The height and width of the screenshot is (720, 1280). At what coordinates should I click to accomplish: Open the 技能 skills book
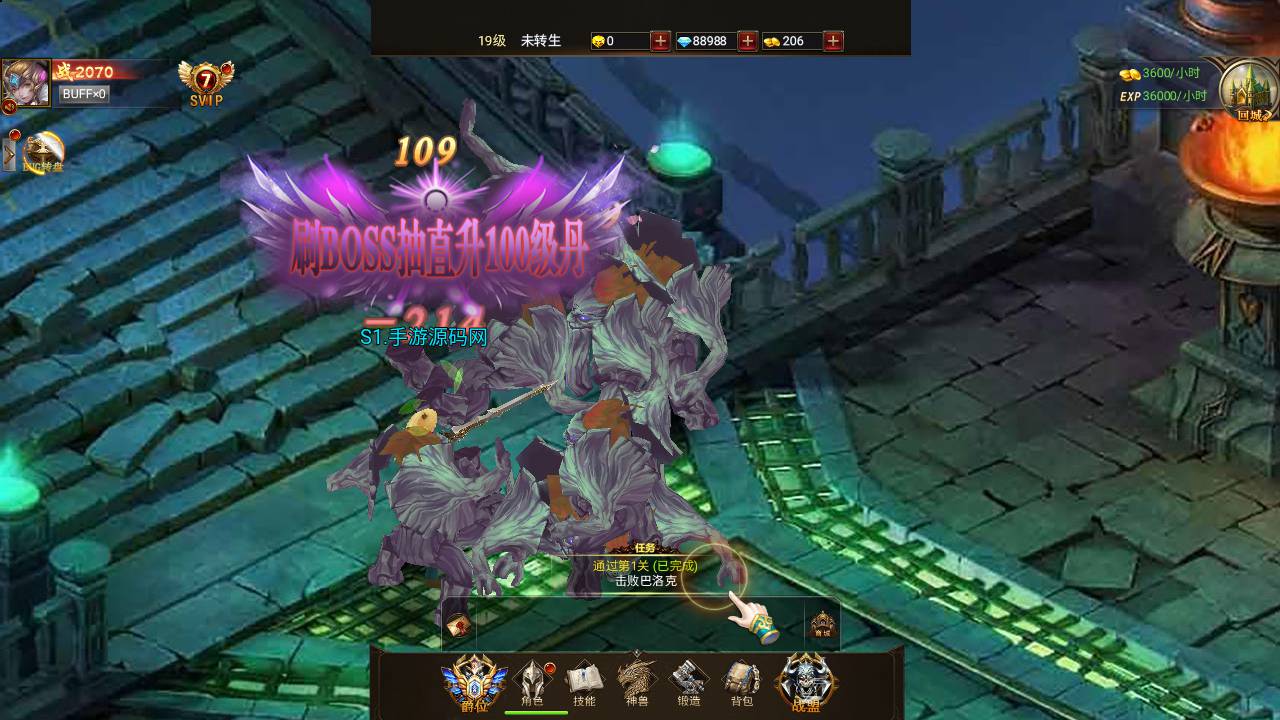[584, 682]
